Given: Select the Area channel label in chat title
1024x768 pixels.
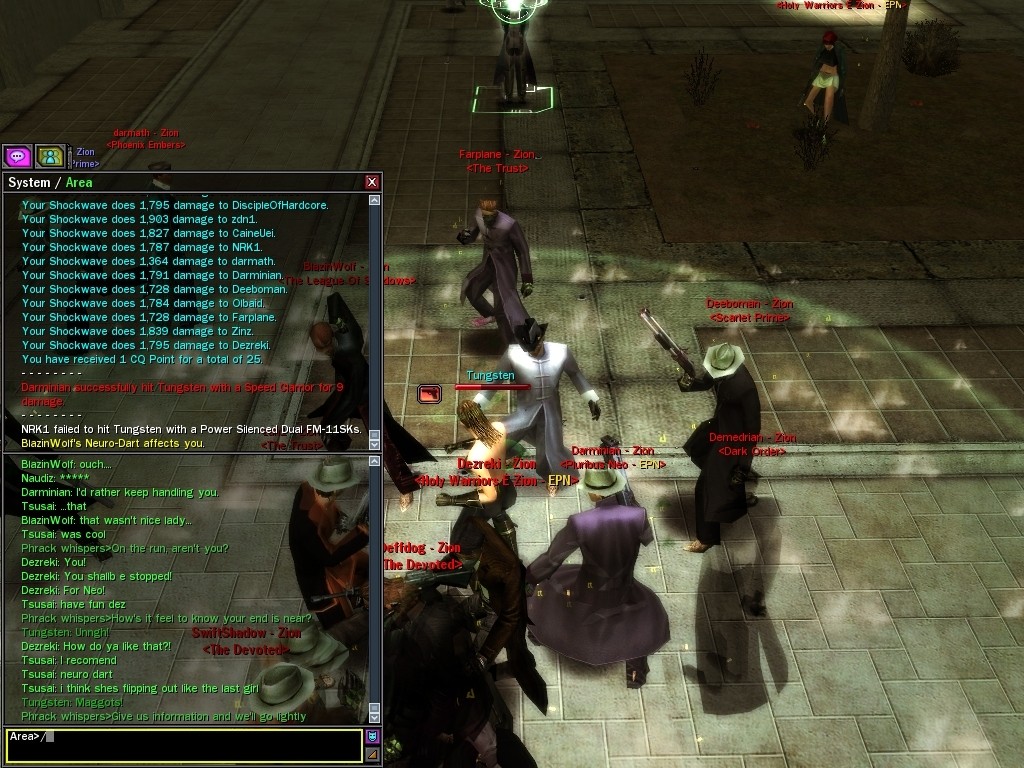Looking at the screenshot, I should (79, 182).
